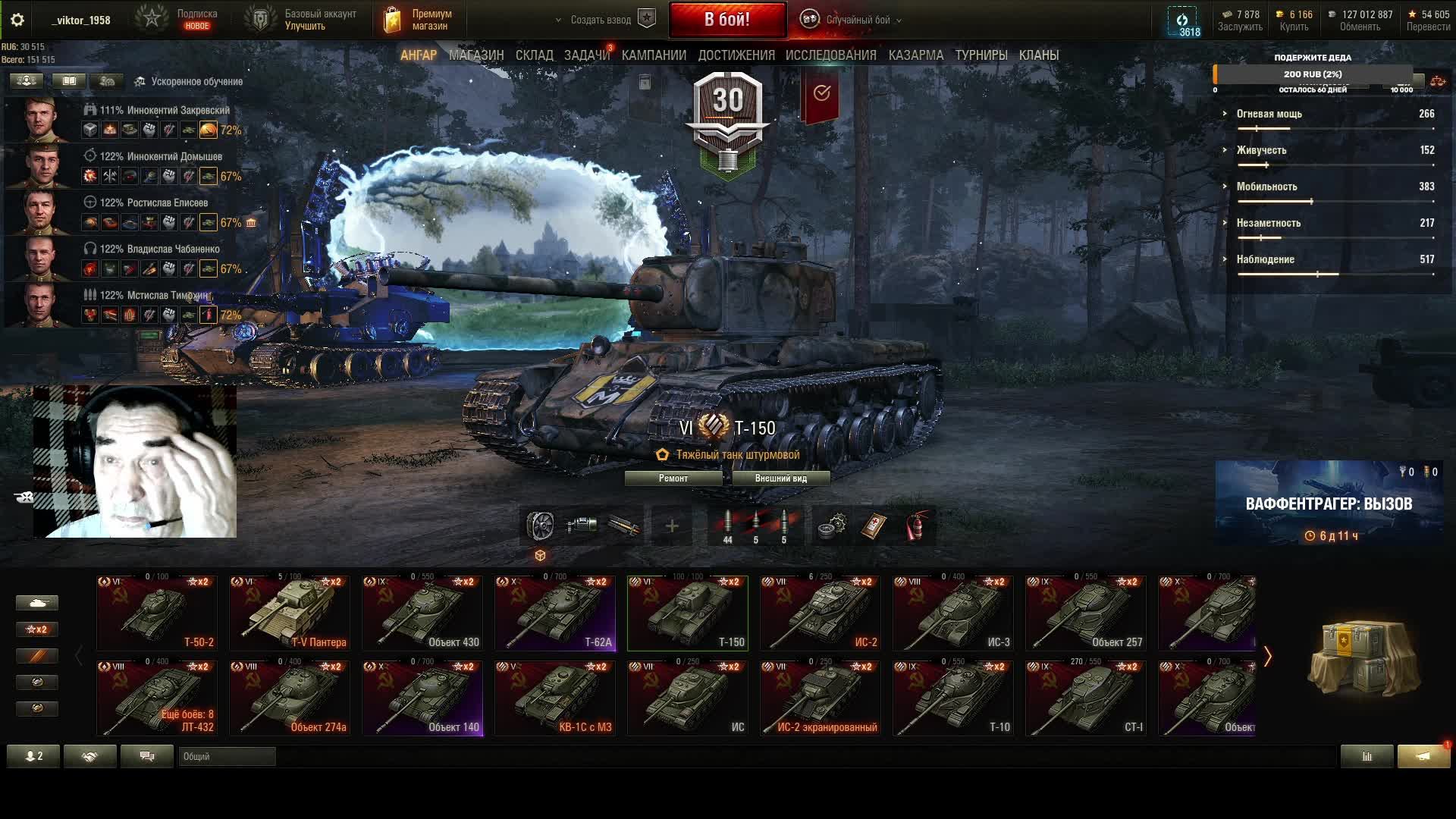The width and height of the screenshot is (1456, 819).
Task: Open the settings gear menu
Action: [x=17, y=20]
